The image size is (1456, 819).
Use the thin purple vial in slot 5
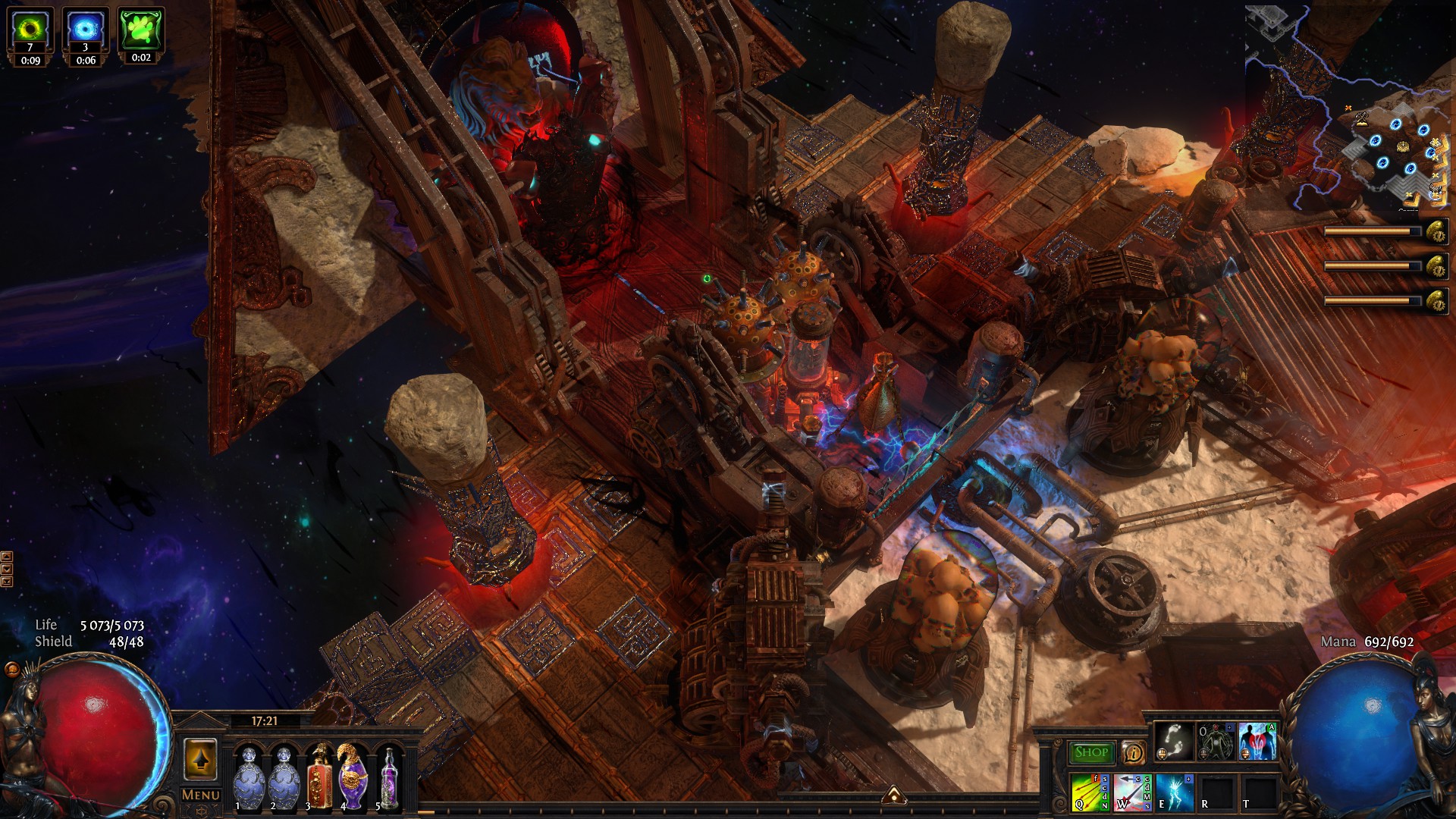[x=389, y=777]
